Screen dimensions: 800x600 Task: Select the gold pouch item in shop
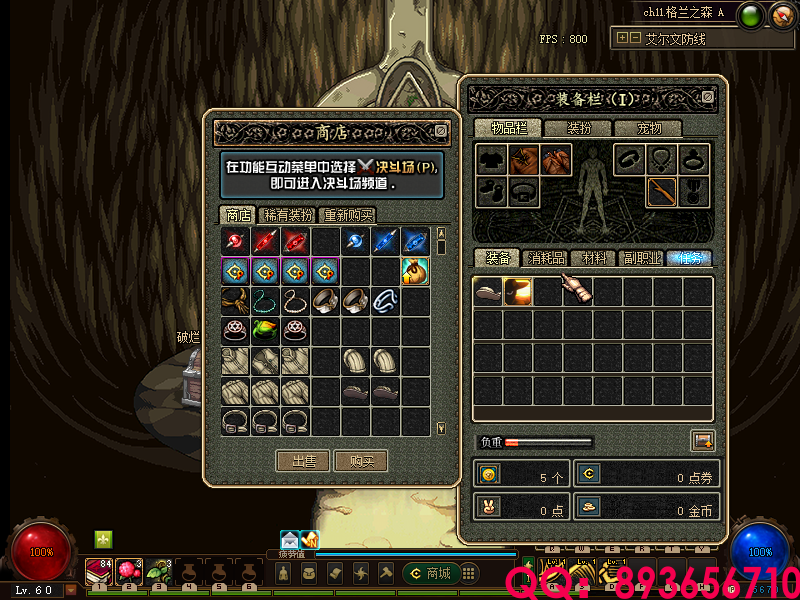[x=416, y=271]
